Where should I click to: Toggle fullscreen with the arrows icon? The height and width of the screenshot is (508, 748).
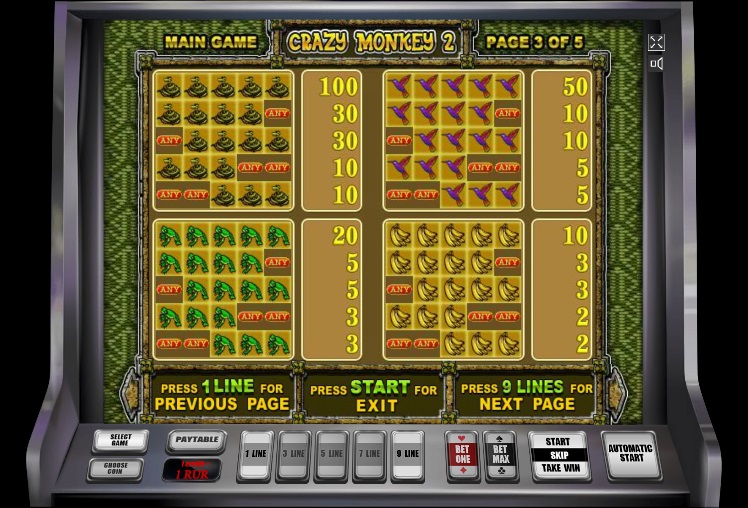point(656,42)
